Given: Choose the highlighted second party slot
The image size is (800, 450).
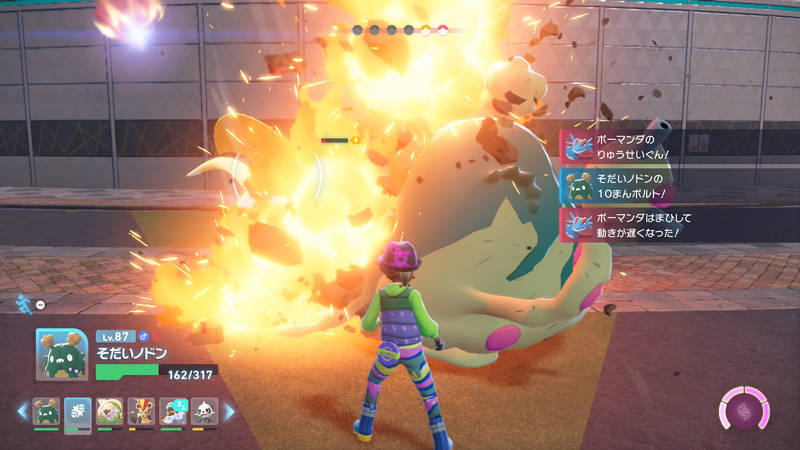Looking at the screenshot, I should tap(78, 412).
